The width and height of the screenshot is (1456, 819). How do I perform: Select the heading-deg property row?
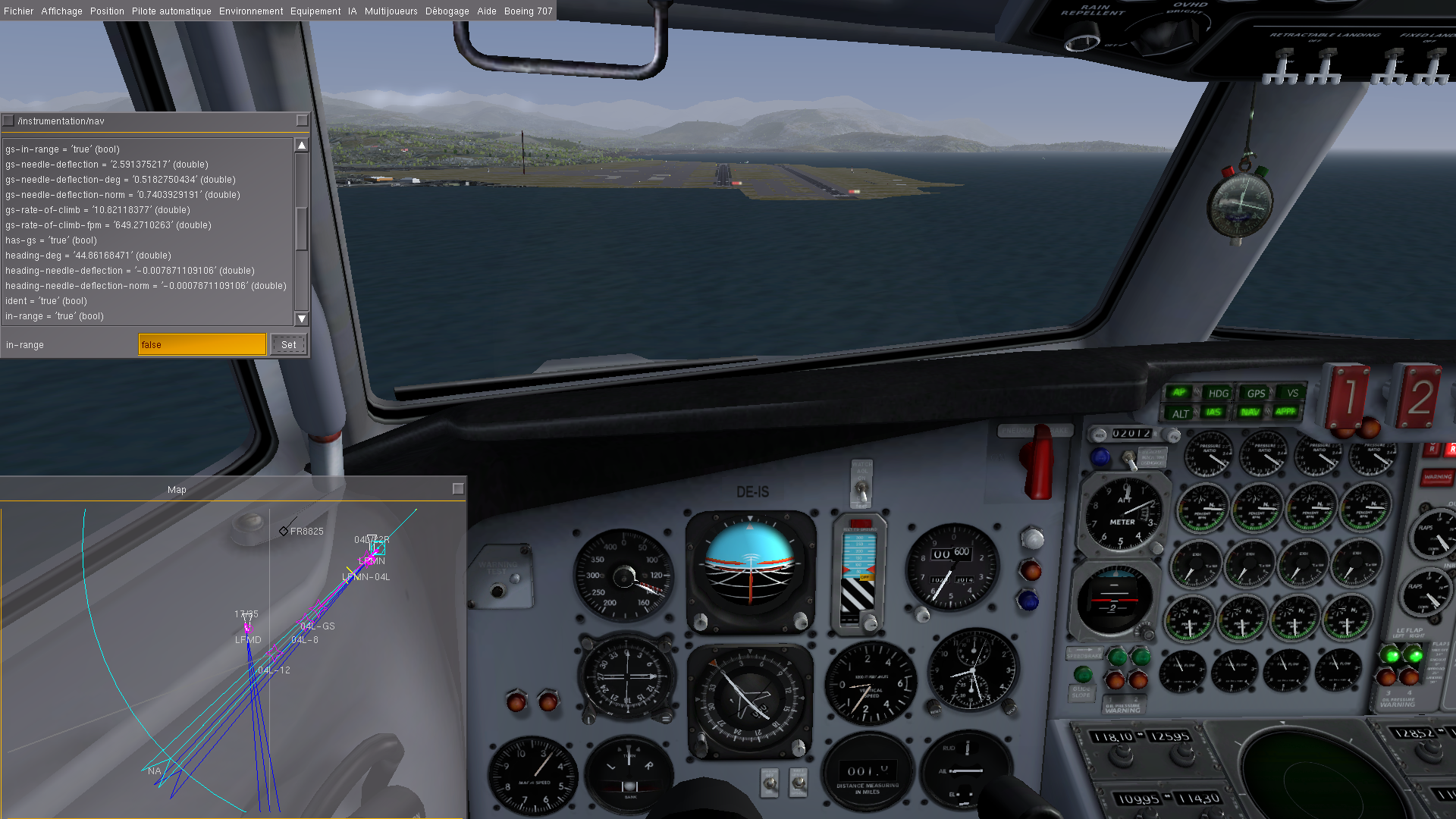[x=88, y=256]
